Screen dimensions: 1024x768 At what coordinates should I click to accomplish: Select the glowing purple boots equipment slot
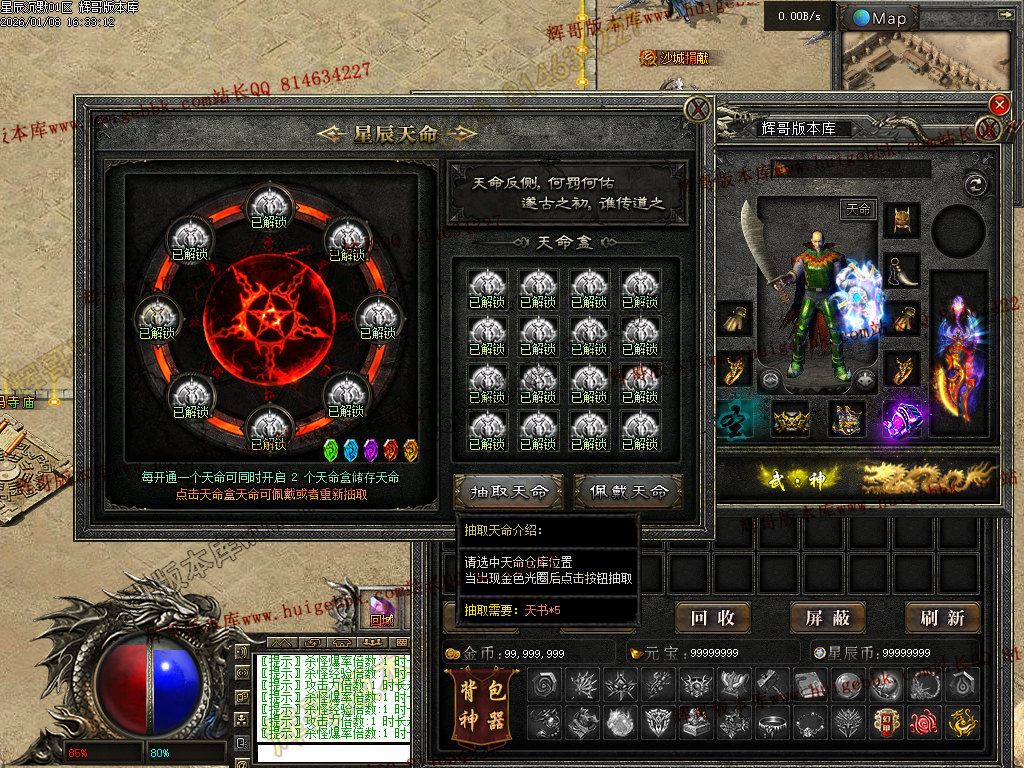[x=902, y=418]
